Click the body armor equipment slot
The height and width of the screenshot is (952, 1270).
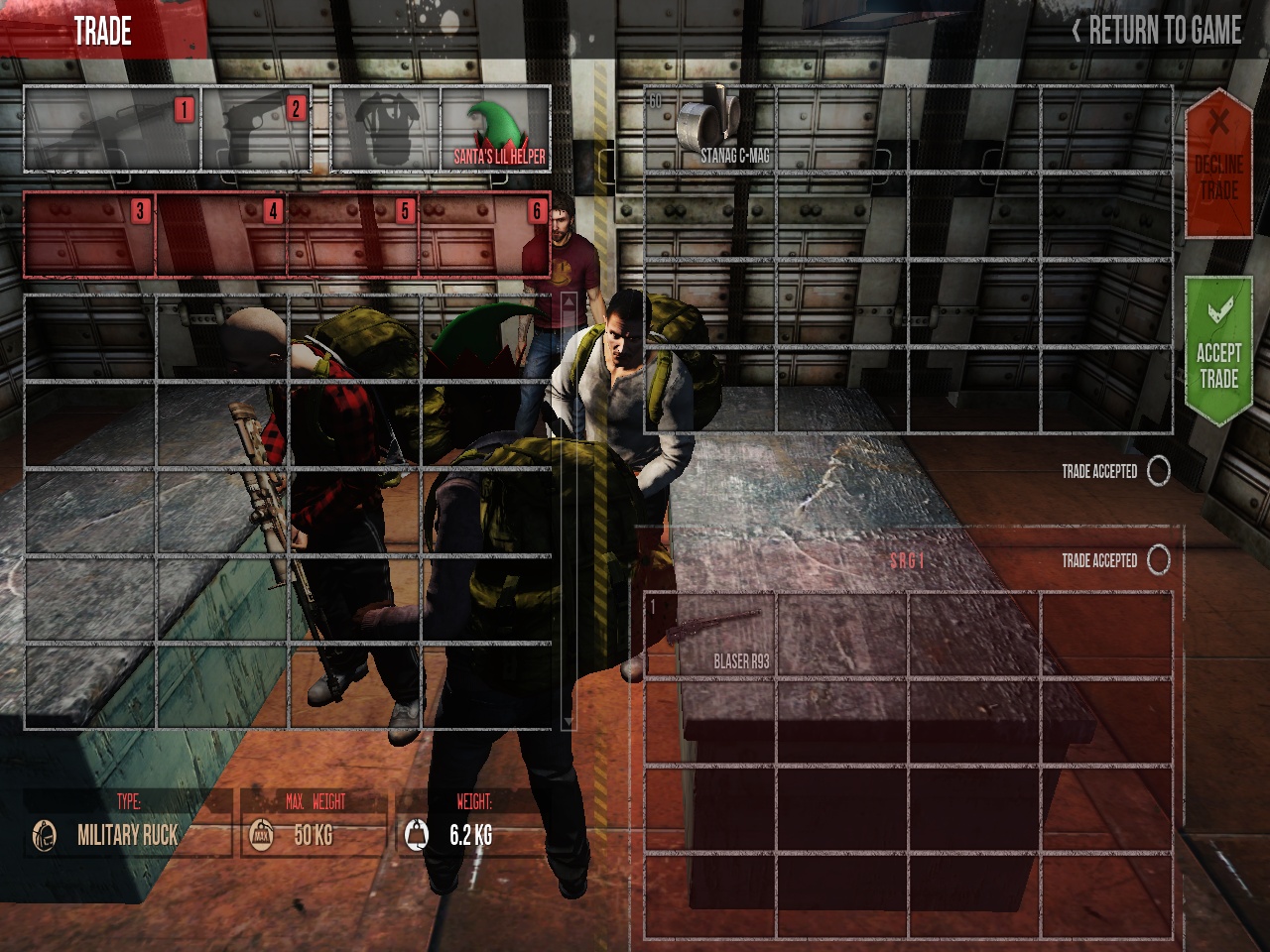click(385, 129)
